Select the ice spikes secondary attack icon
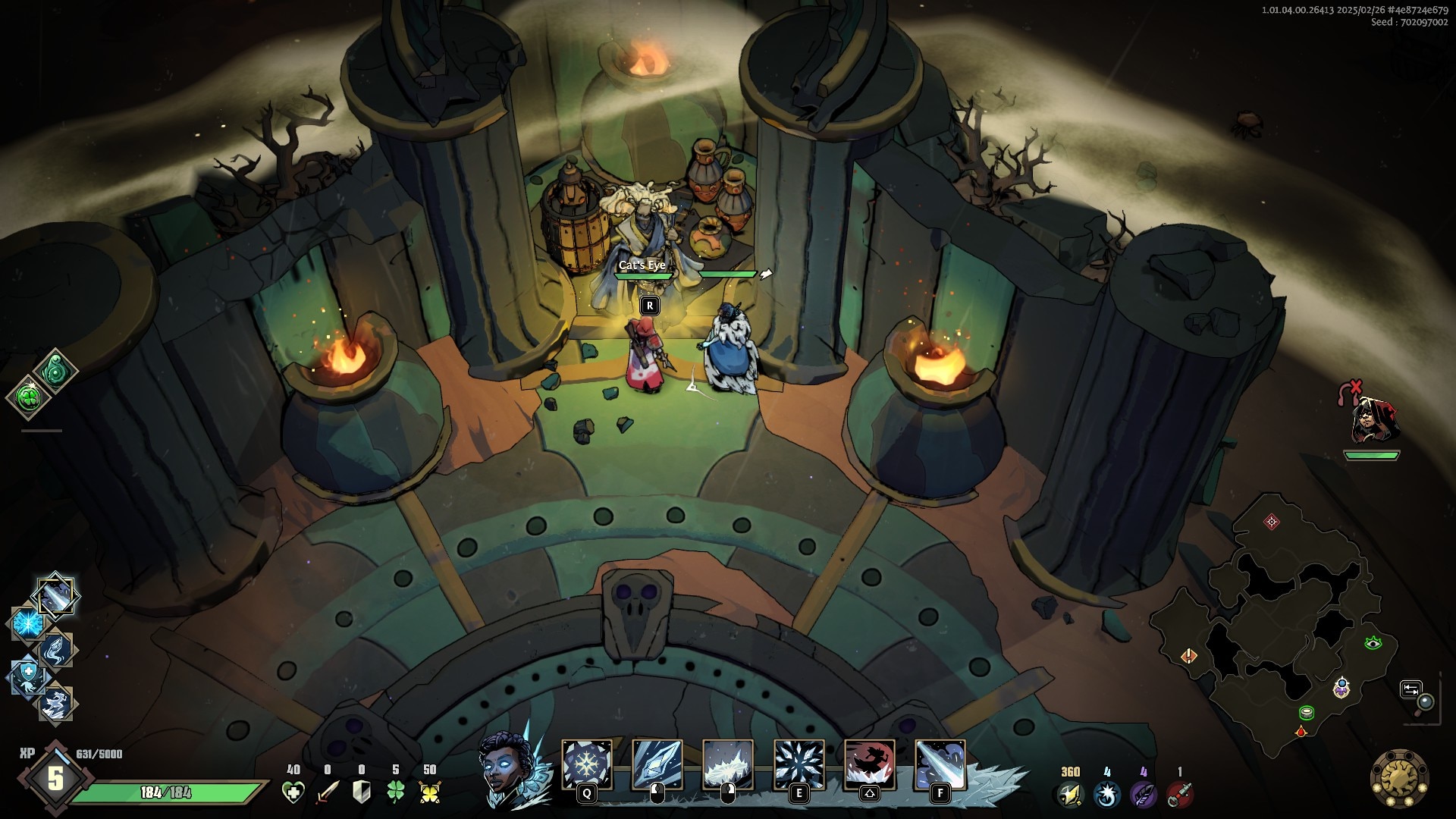The height and width of the screenshot is (819, 1456). 728,764
